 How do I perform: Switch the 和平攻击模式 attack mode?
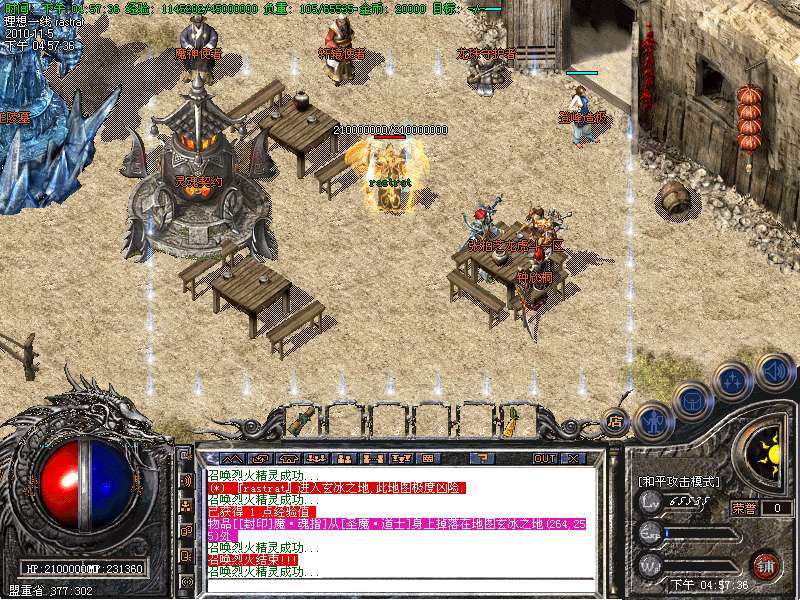pos(678,481)
